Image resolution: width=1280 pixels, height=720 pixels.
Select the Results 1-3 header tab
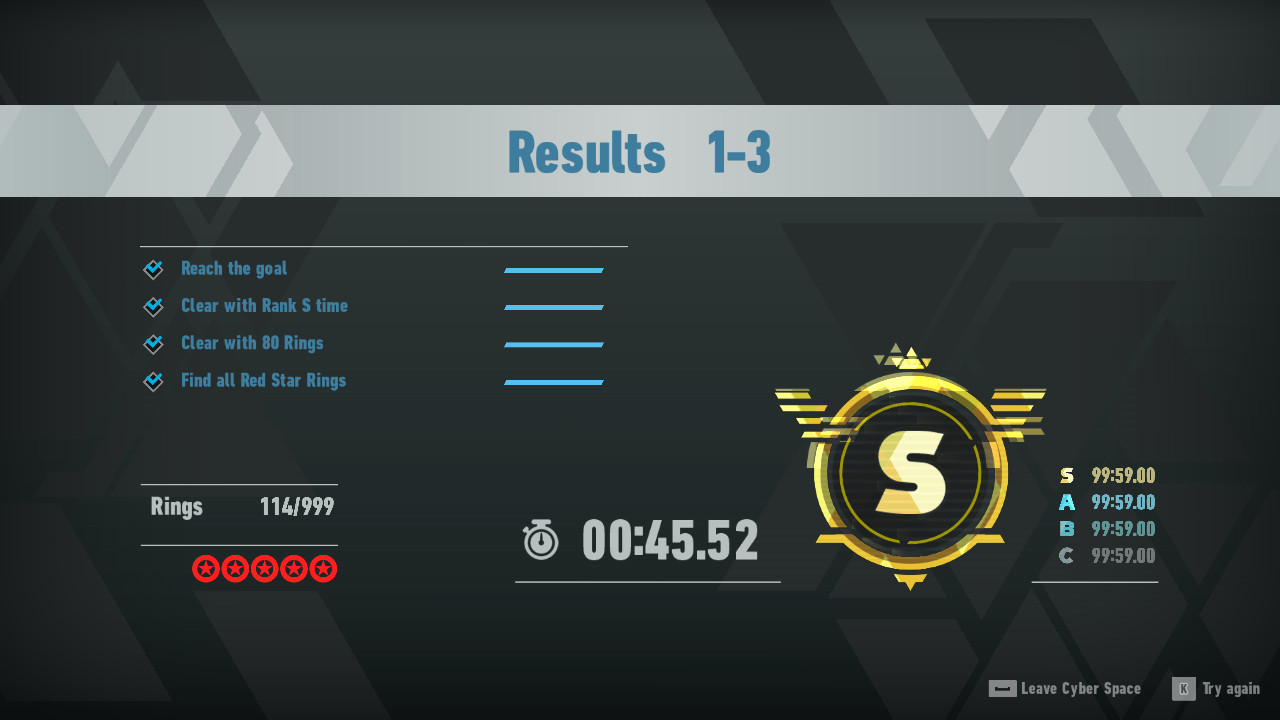pos(640,150)
